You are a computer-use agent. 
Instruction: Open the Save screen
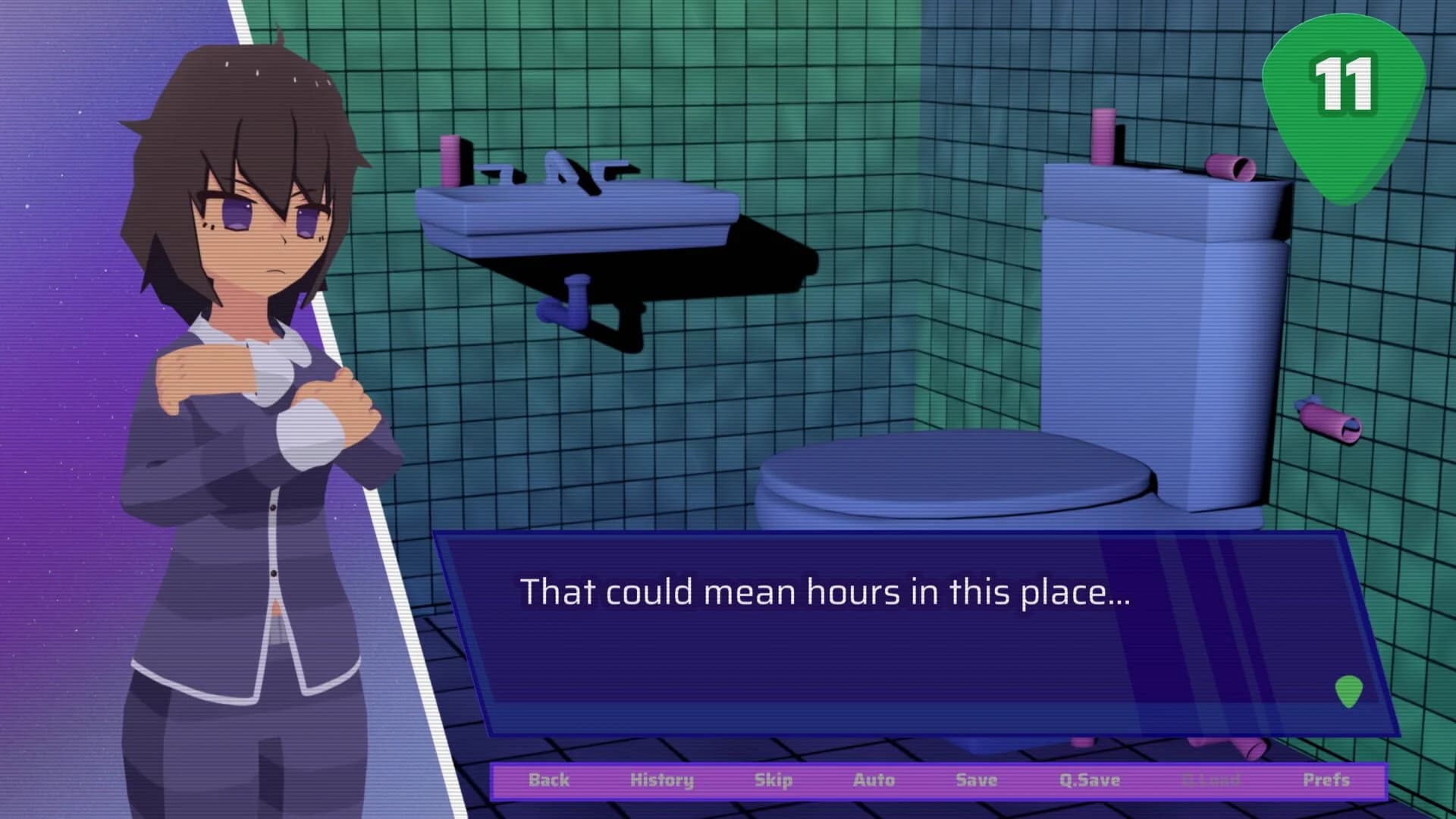click(975, 780)
